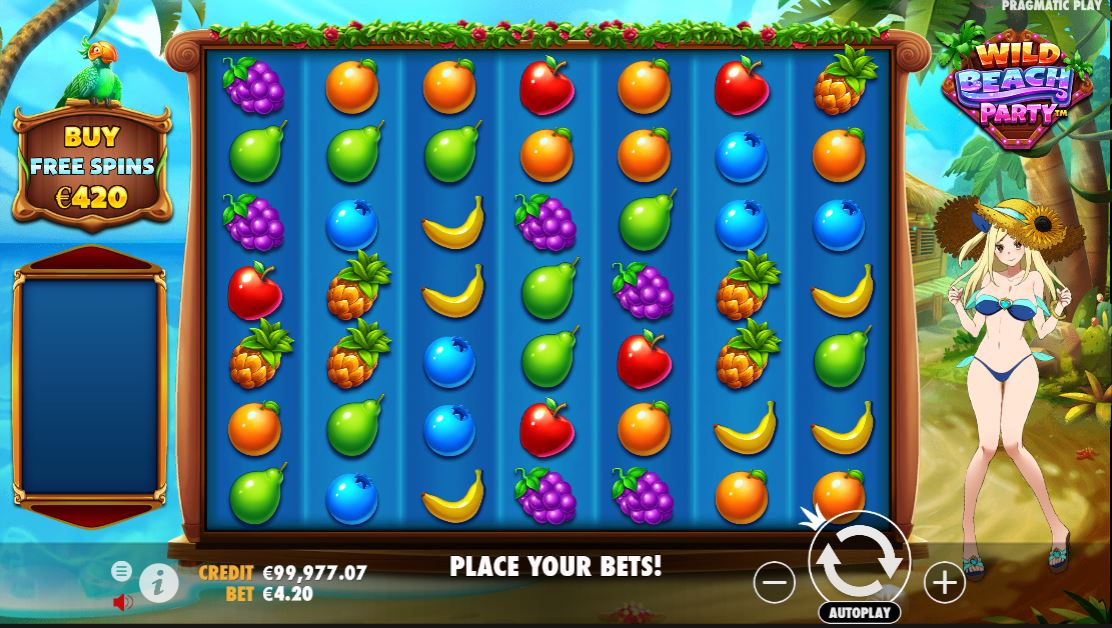Open the hamburger settings menu
Screen dimensions: 1112x628
tap(121, 571)
